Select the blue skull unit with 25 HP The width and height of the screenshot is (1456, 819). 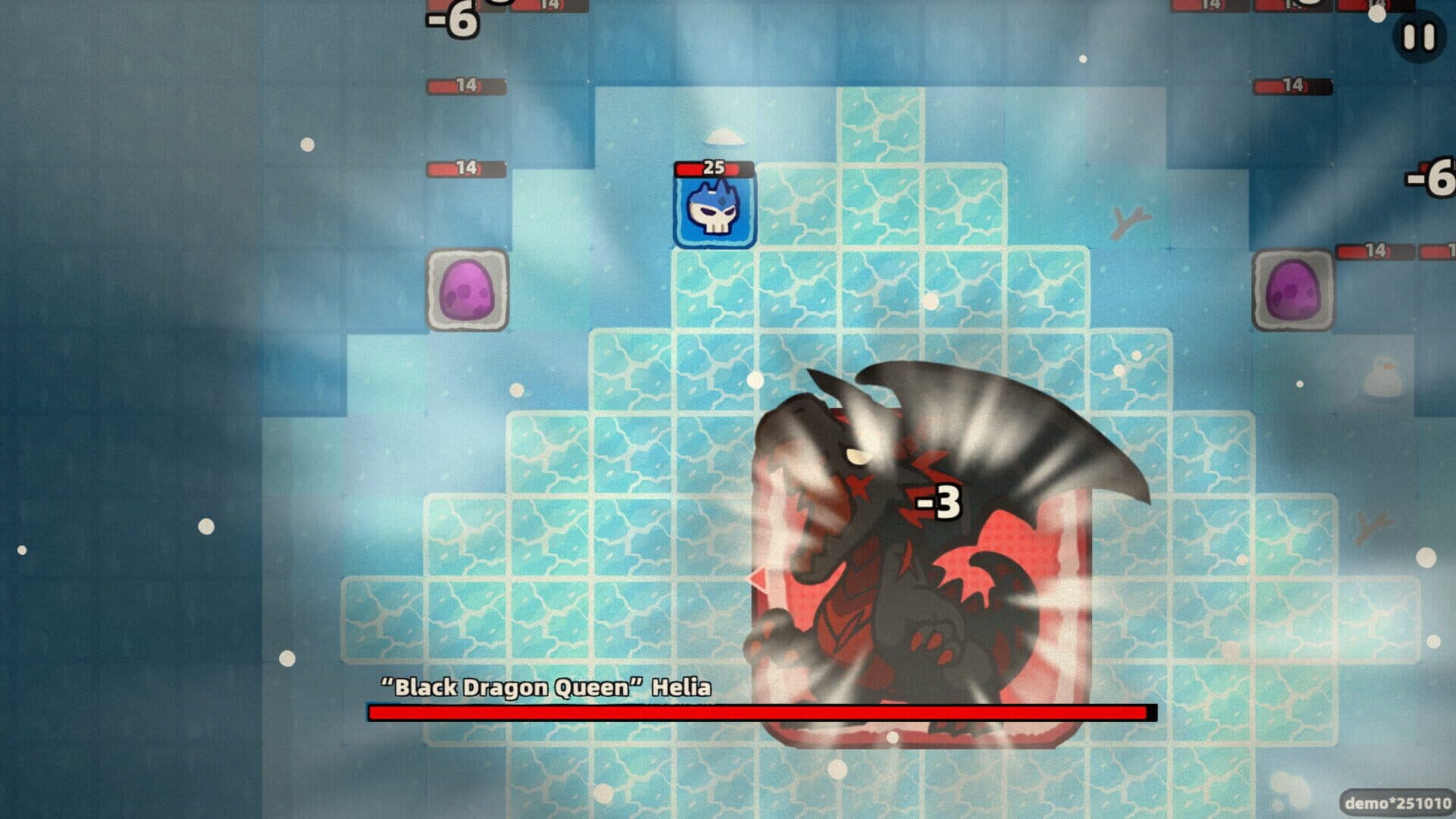[711, 213]
